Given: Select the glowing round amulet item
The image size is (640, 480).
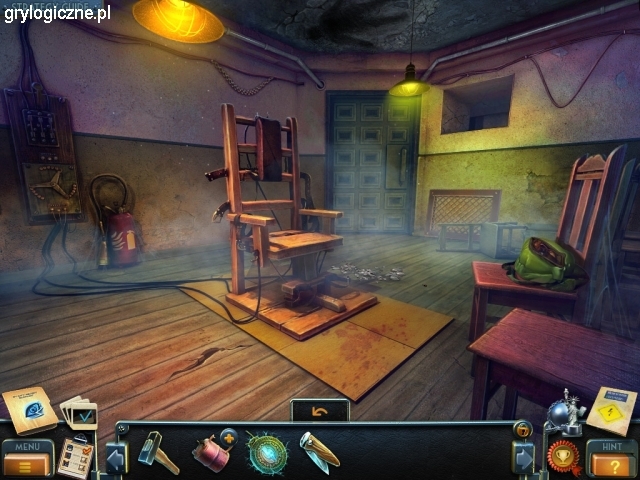Looking at the screenshot, I should click(267, 452).
